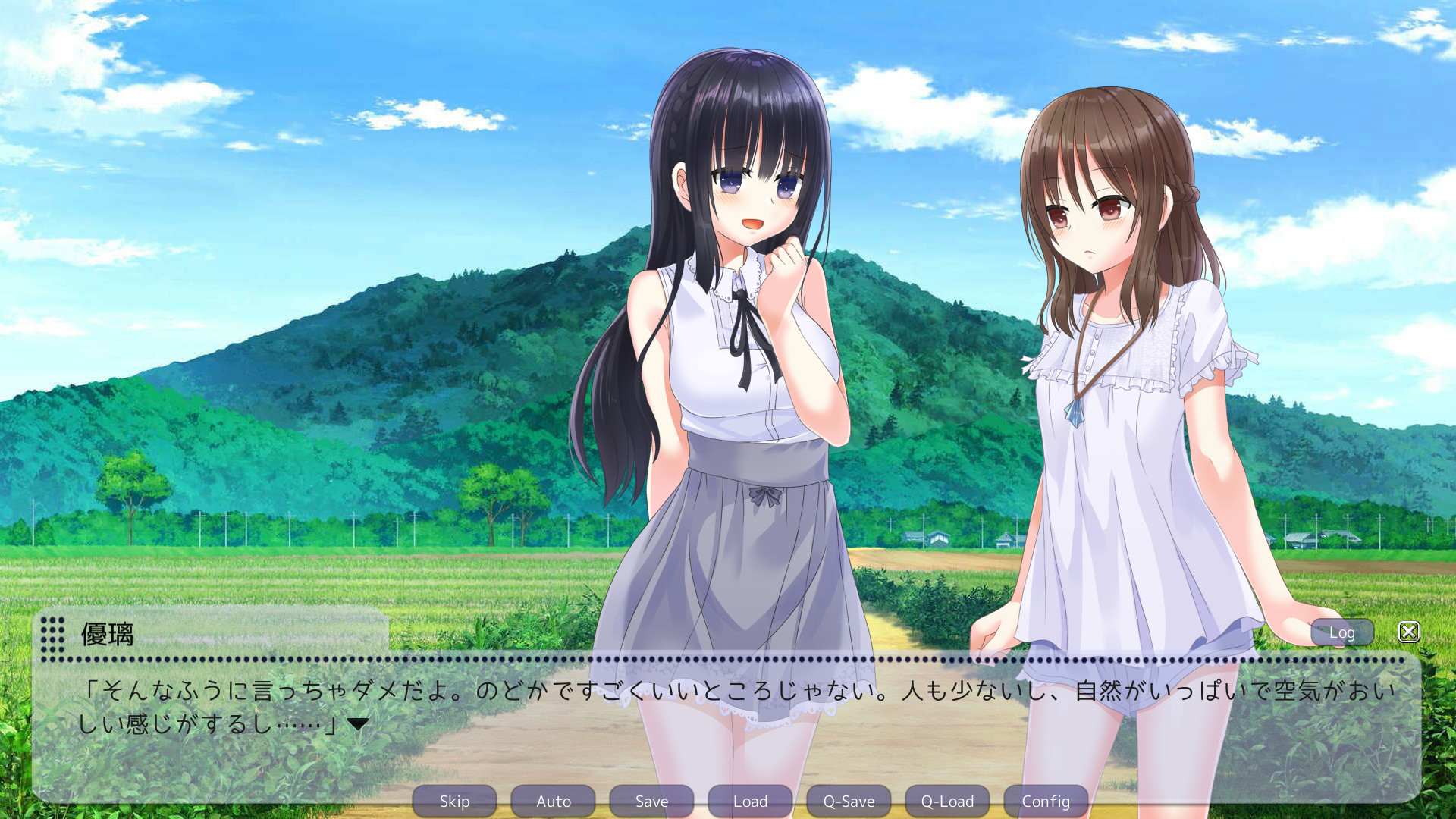1456x819 pixels.
Task: Show the dialogue Log
Action: [1341, 632]
